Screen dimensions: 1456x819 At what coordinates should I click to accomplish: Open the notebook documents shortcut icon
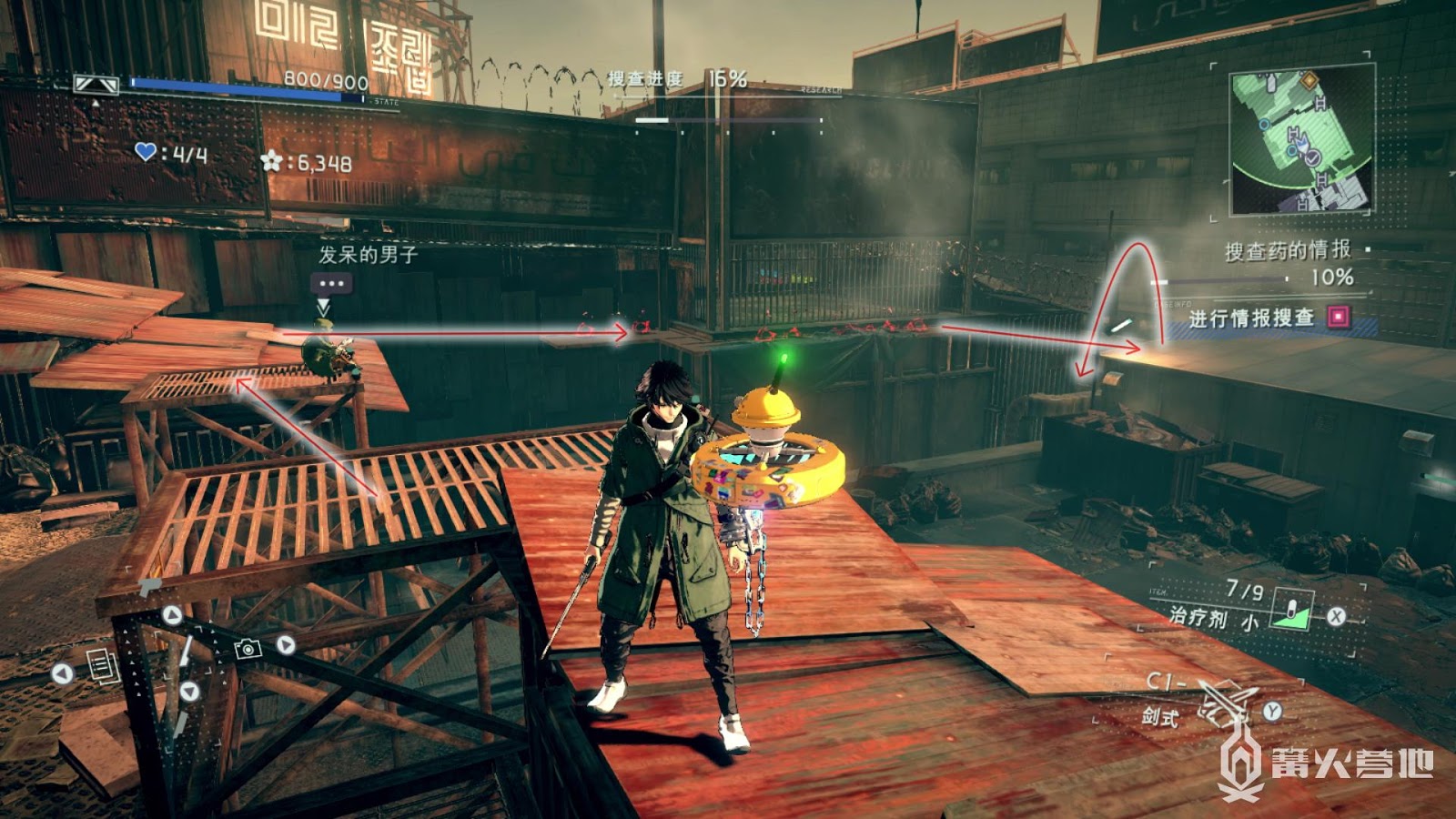[103, 666]
